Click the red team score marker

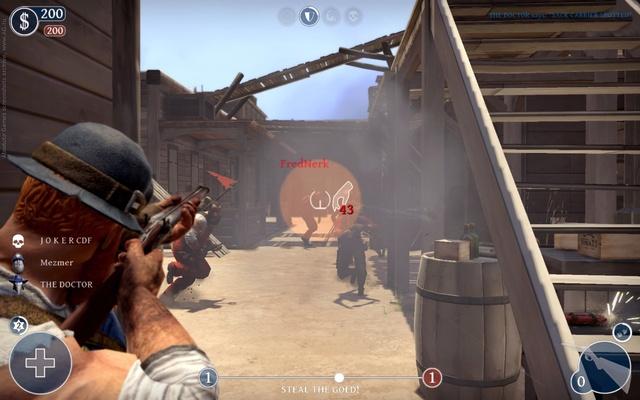pos(432,377)
